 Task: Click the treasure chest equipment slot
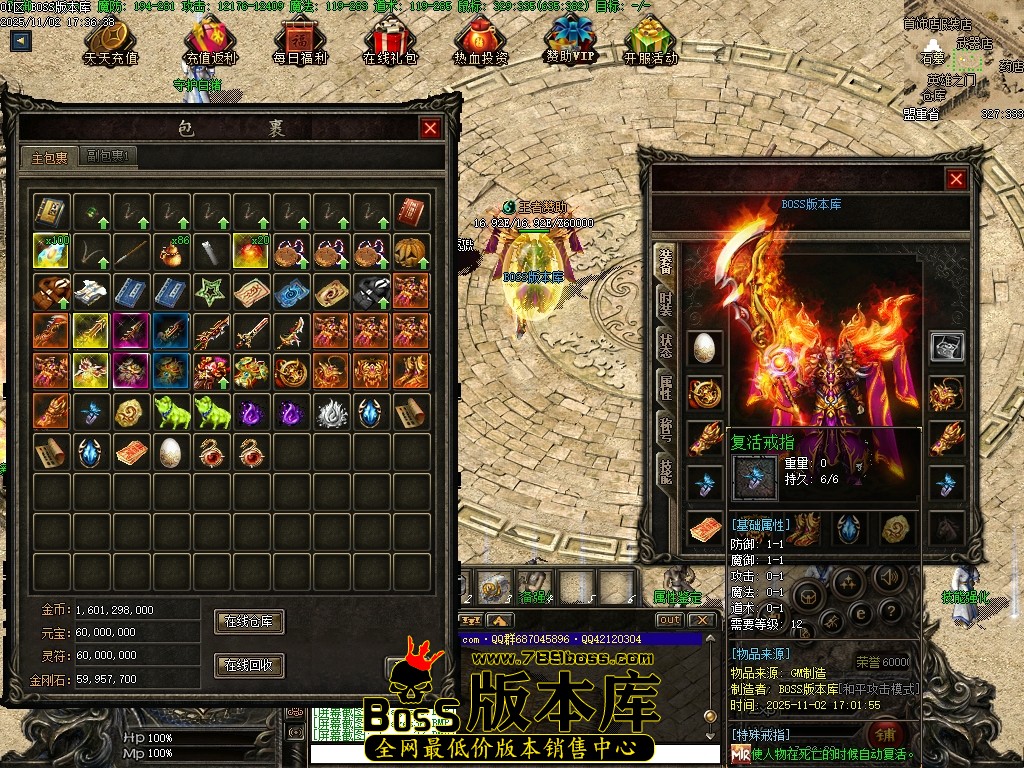tap(946, 346)
